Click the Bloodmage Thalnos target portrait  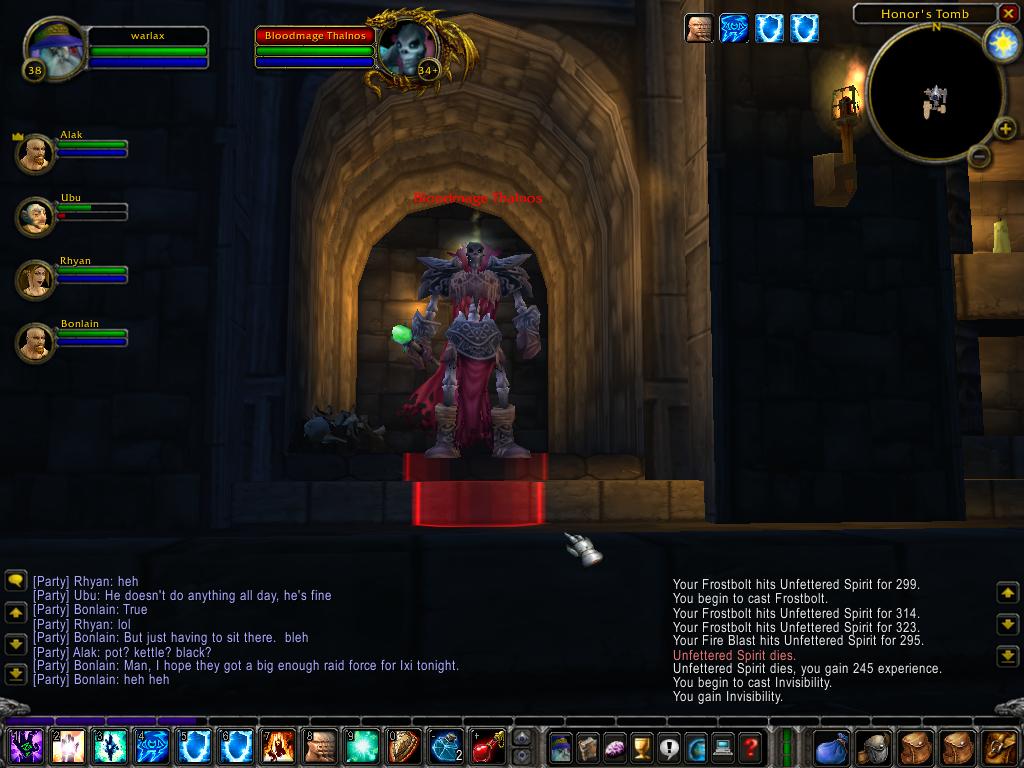click(x=408, y=48)
